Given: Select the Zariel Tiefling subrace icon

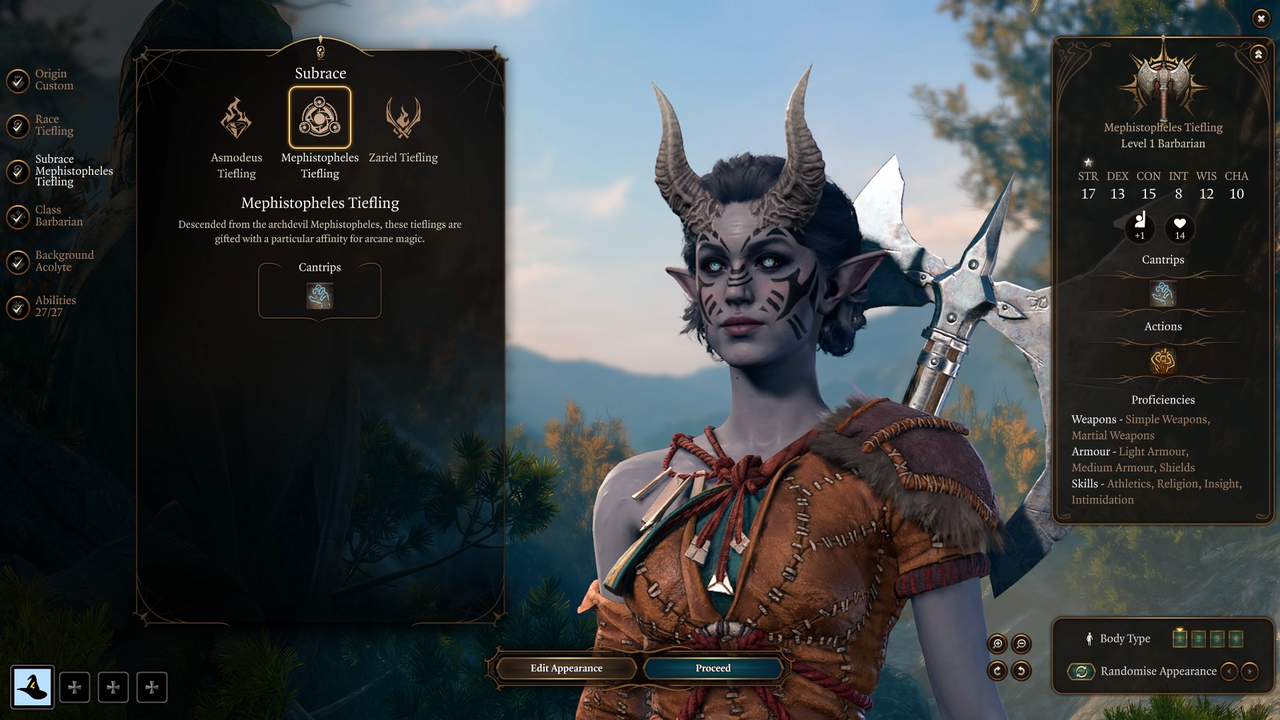Looking at the screenshot, I should point(403,115).
